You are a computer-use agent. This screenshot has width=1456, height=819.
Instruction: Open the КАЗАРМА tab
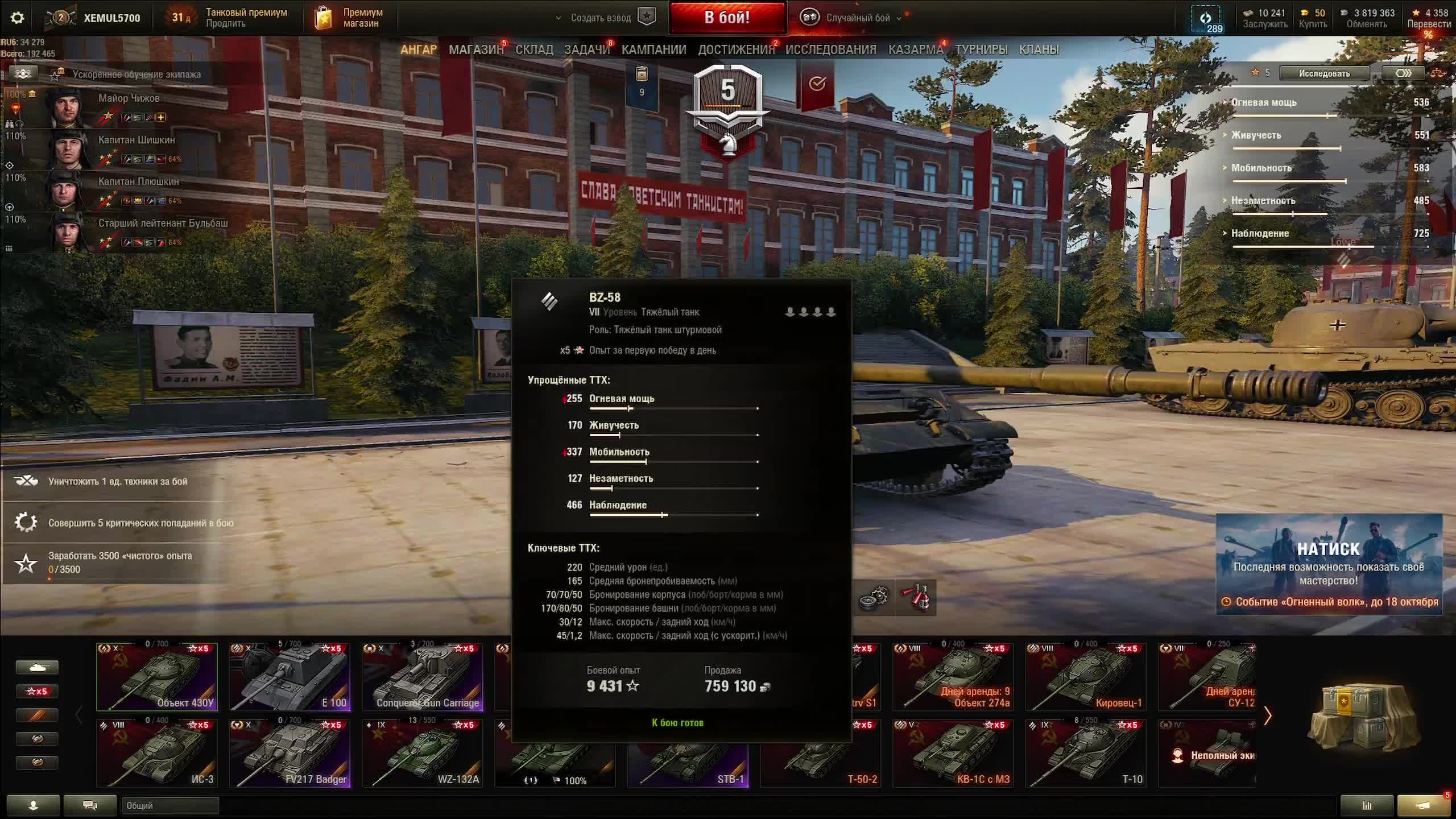(915, 50)
